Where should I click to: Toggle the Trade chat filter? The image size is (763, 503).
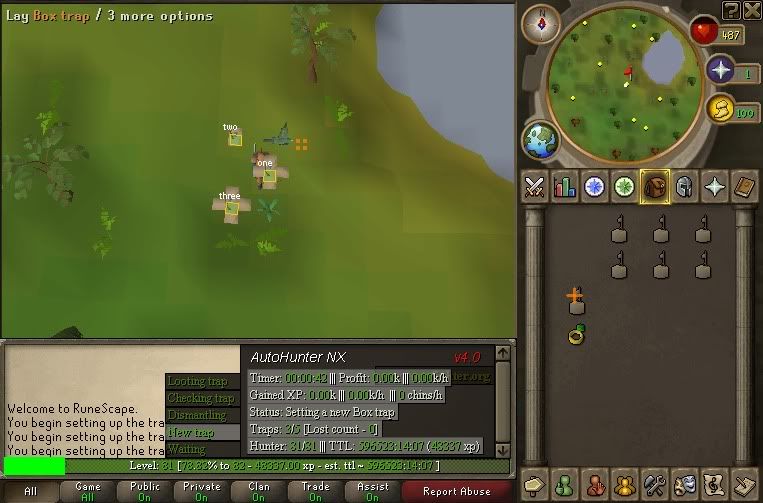315,491
